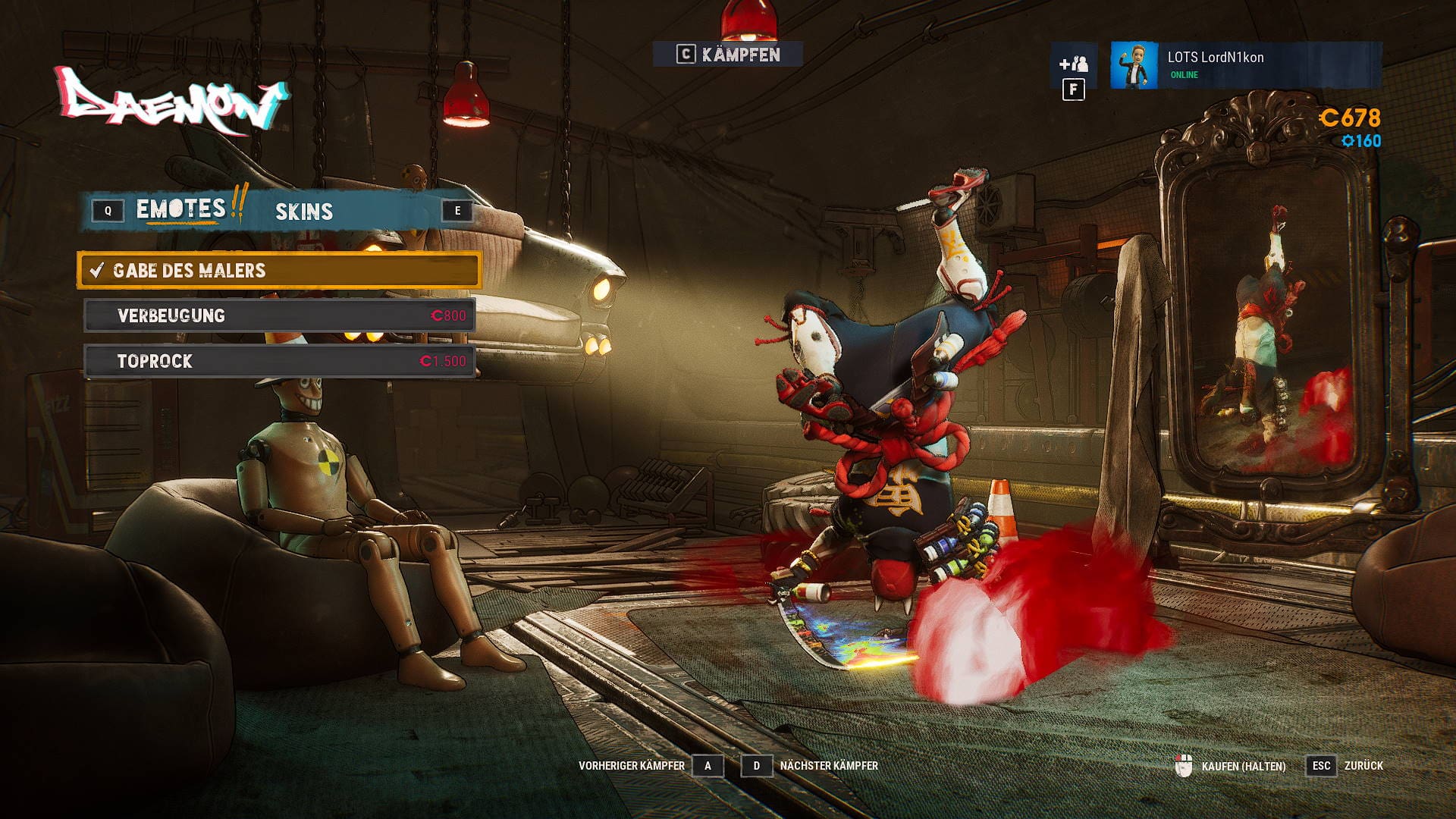Pick the Toprock emote entry
1456x819 pixels.
[279, 361]
